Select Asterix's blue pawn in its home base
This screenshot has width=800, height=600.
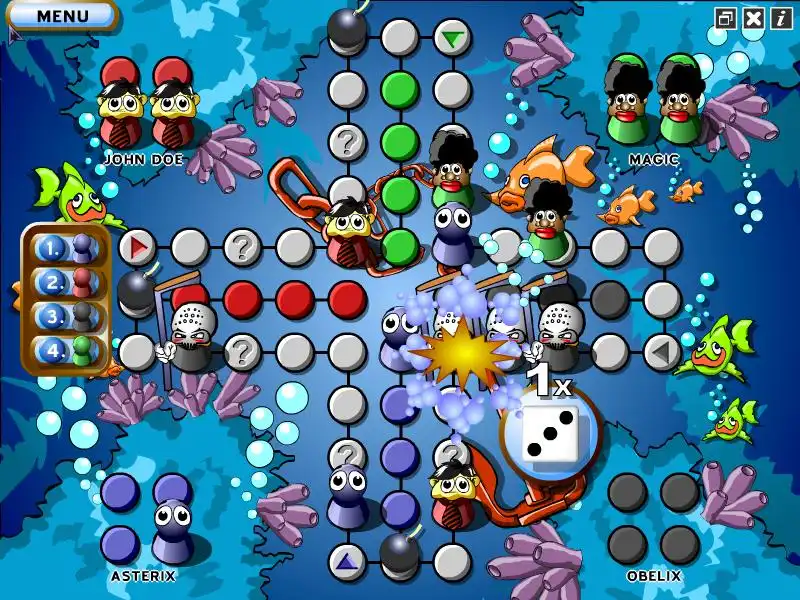(x=172, y=529)
